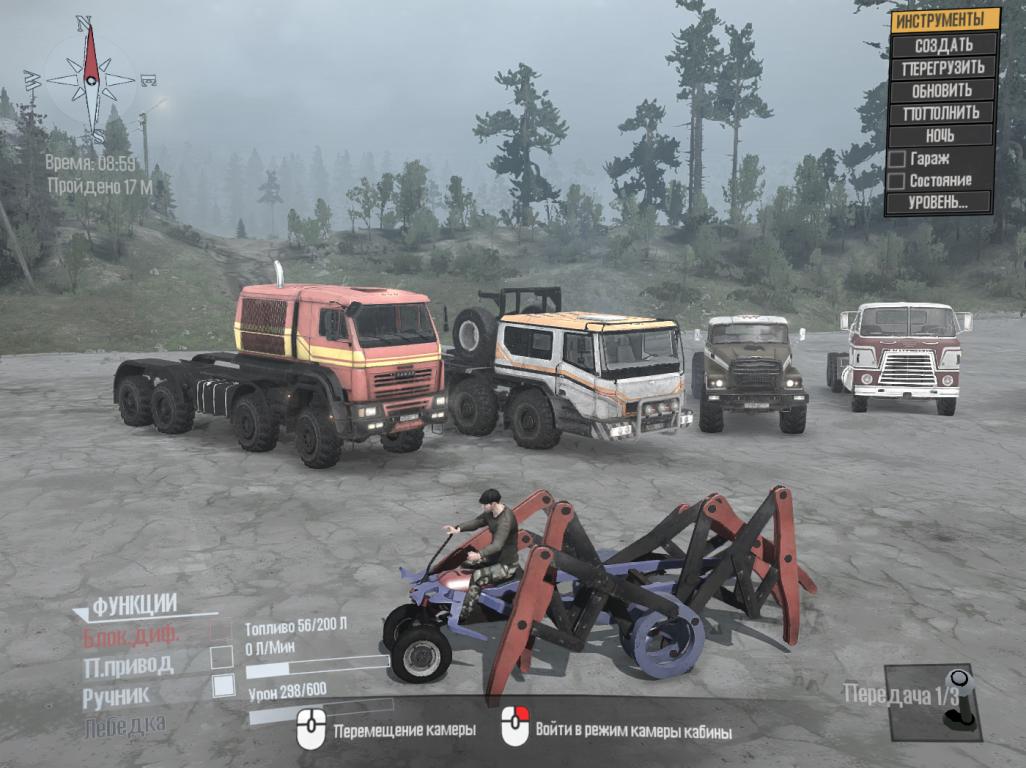Select the ОБНОВИТЬ button
The width and height of the screenshot is (1026, 768).
[x=942, y=90]
